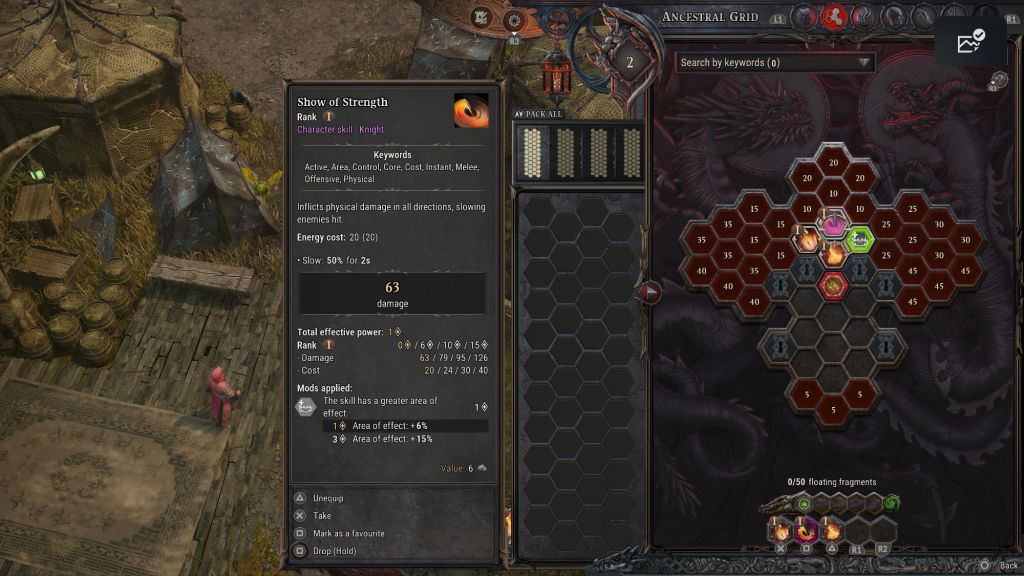
Task: Take the selected skill fragment
Action: (x=322, y=516)
